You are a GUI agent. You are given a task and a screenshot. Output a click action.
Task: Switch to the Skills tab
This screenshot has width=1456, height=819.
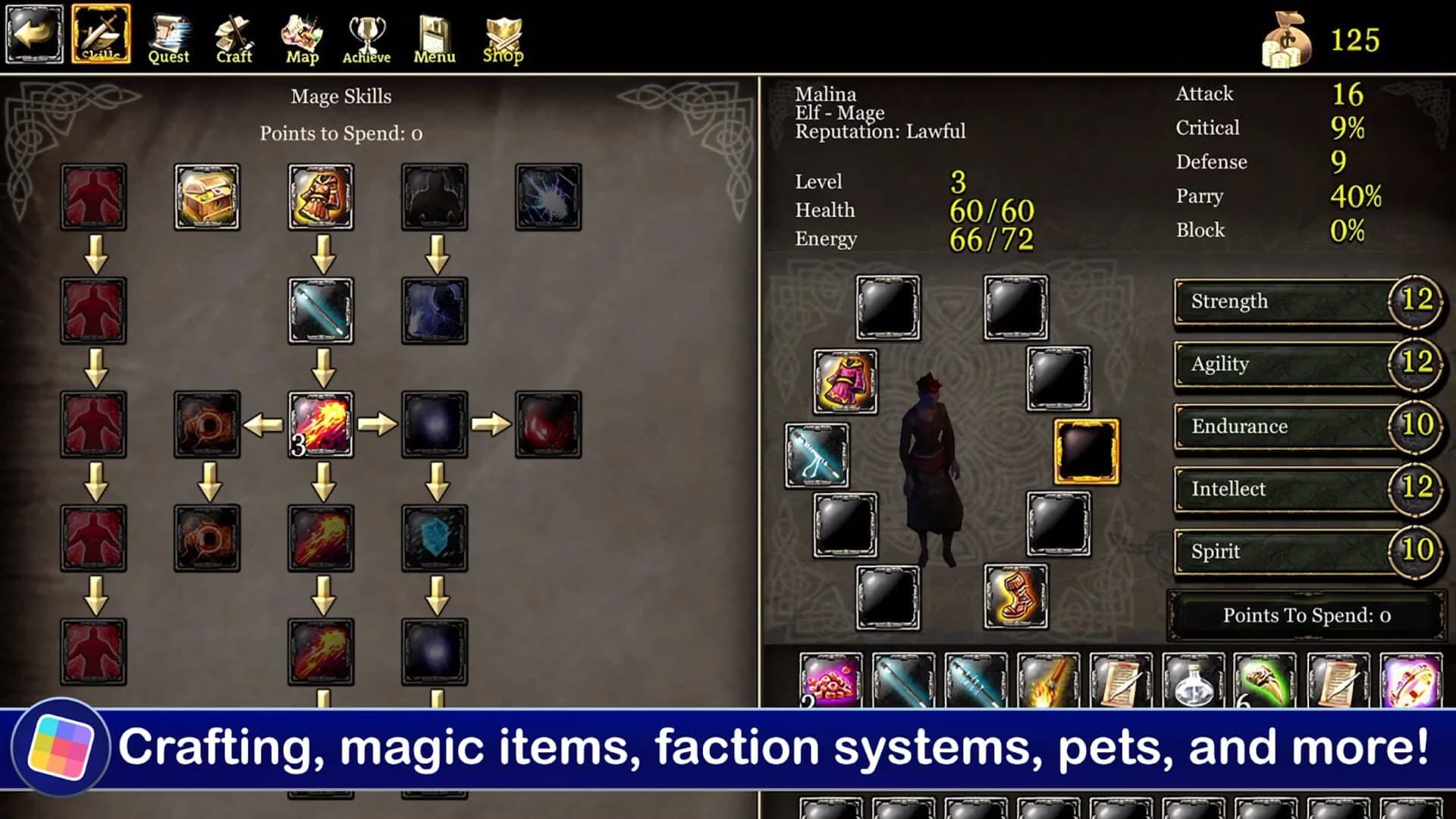point(102,36)
